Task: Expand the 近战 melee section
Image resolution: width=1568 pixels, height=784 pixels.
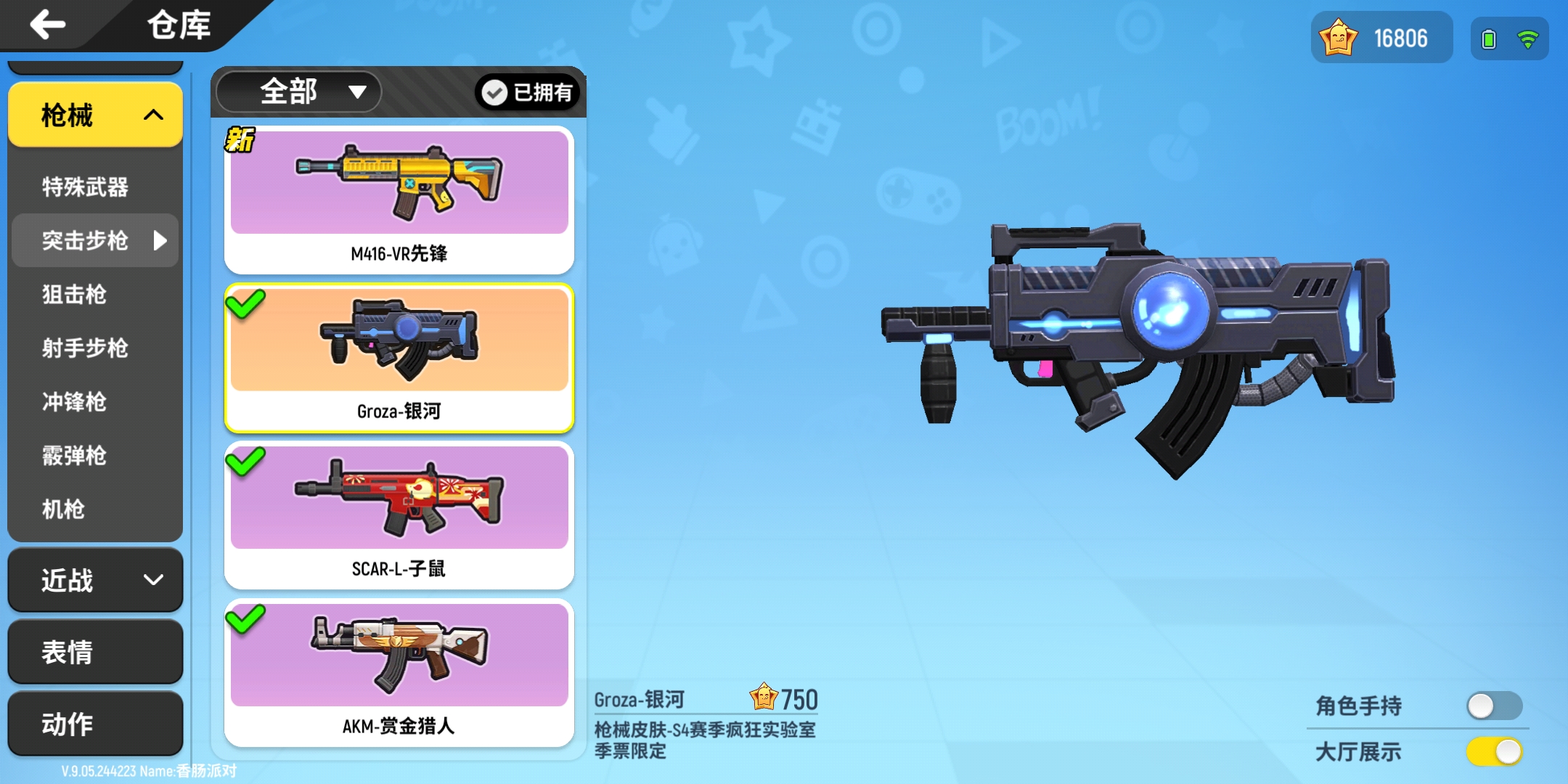Action: point(94,580)
